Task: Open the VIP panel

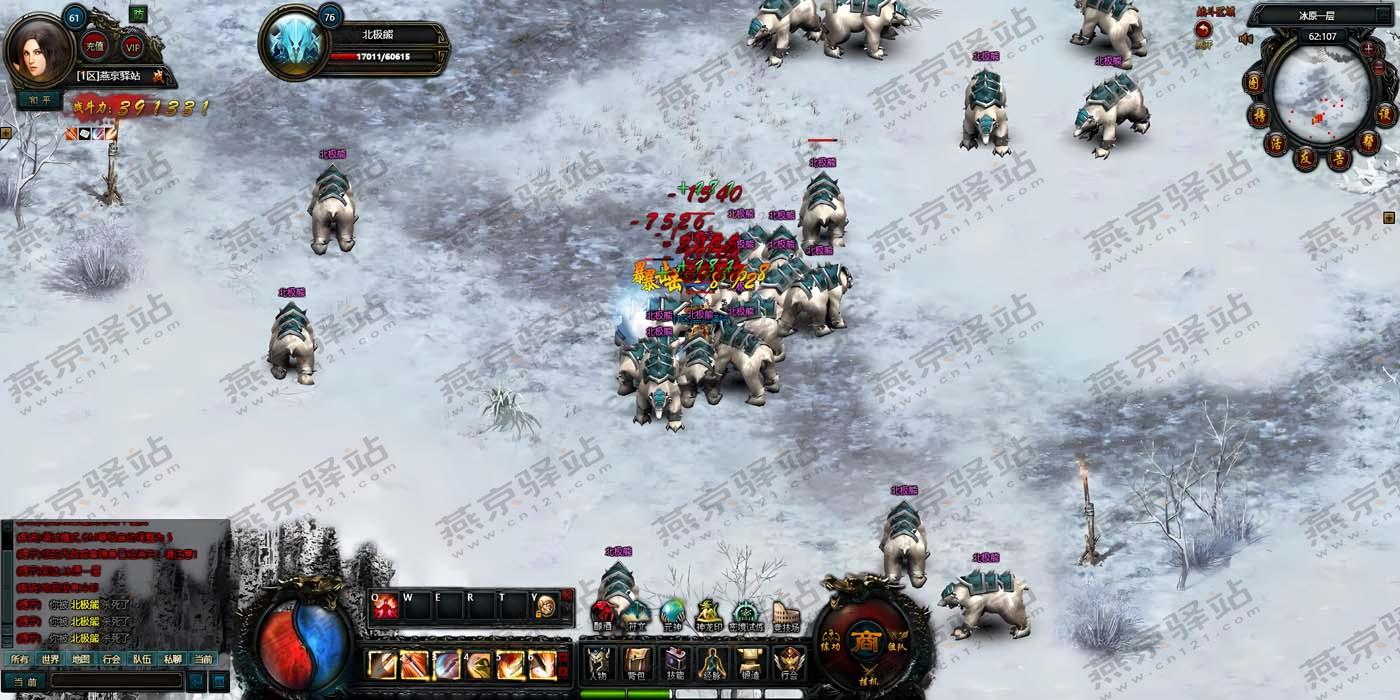Action: click(133, 45)
